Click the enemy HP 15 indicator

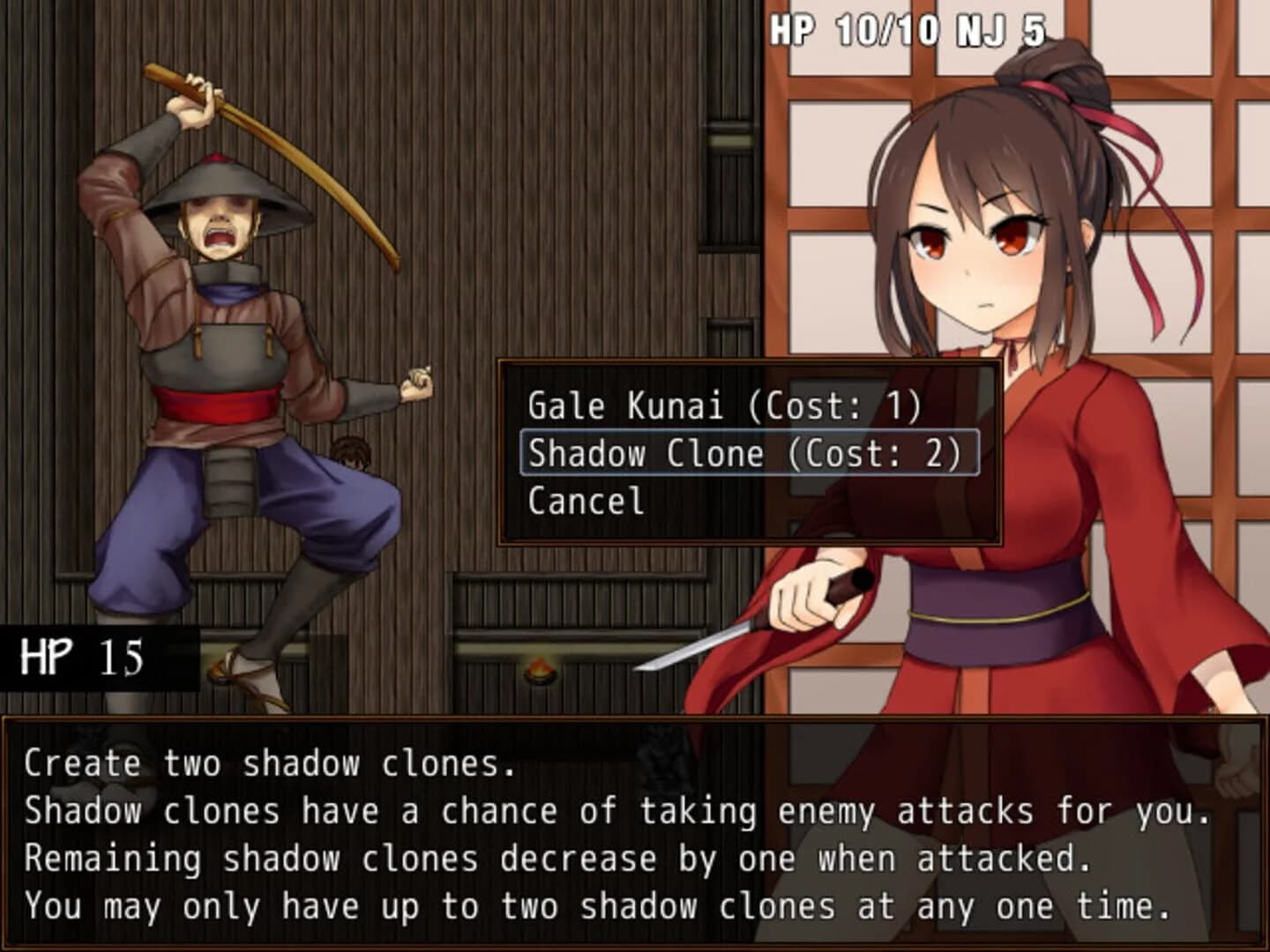tap(79, 657)
